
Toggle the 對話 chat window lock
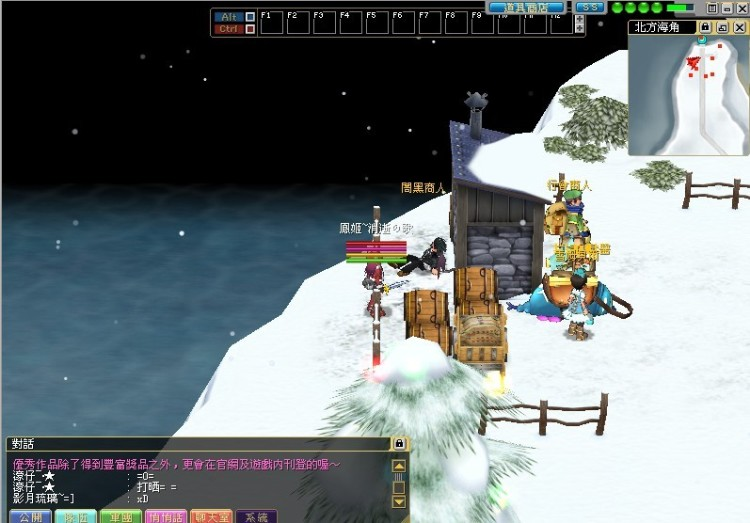click(399, 443)
